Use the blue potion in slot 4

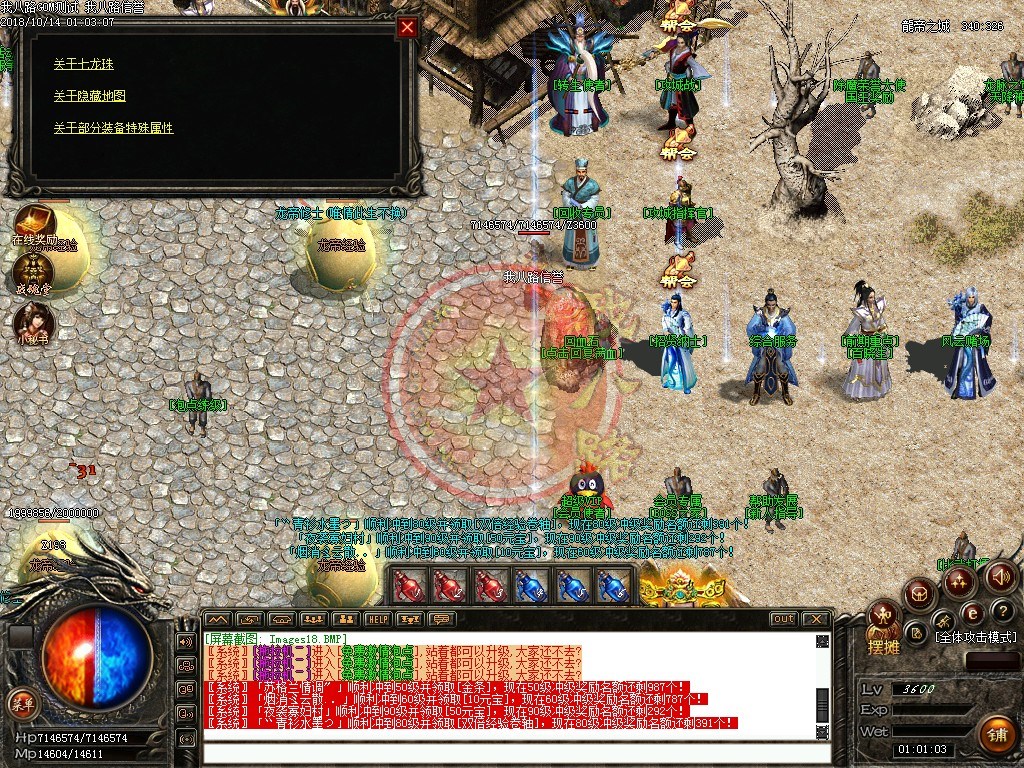[532, 587]
